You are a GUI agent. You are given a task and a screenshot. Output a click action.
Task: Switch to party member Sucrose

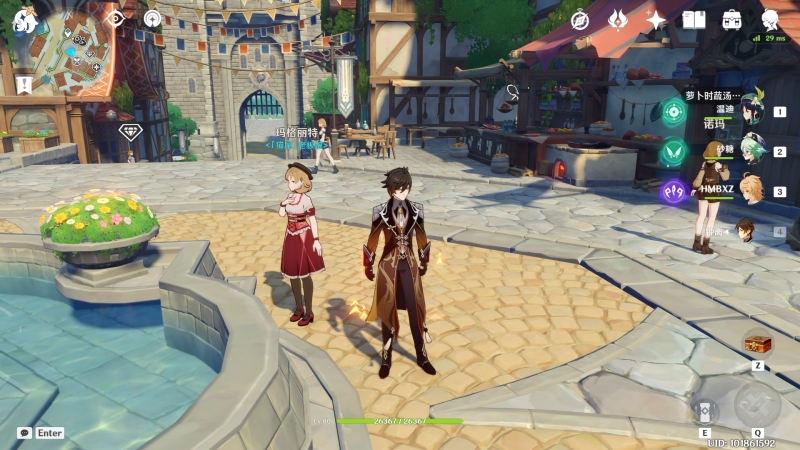coord(751,152)
